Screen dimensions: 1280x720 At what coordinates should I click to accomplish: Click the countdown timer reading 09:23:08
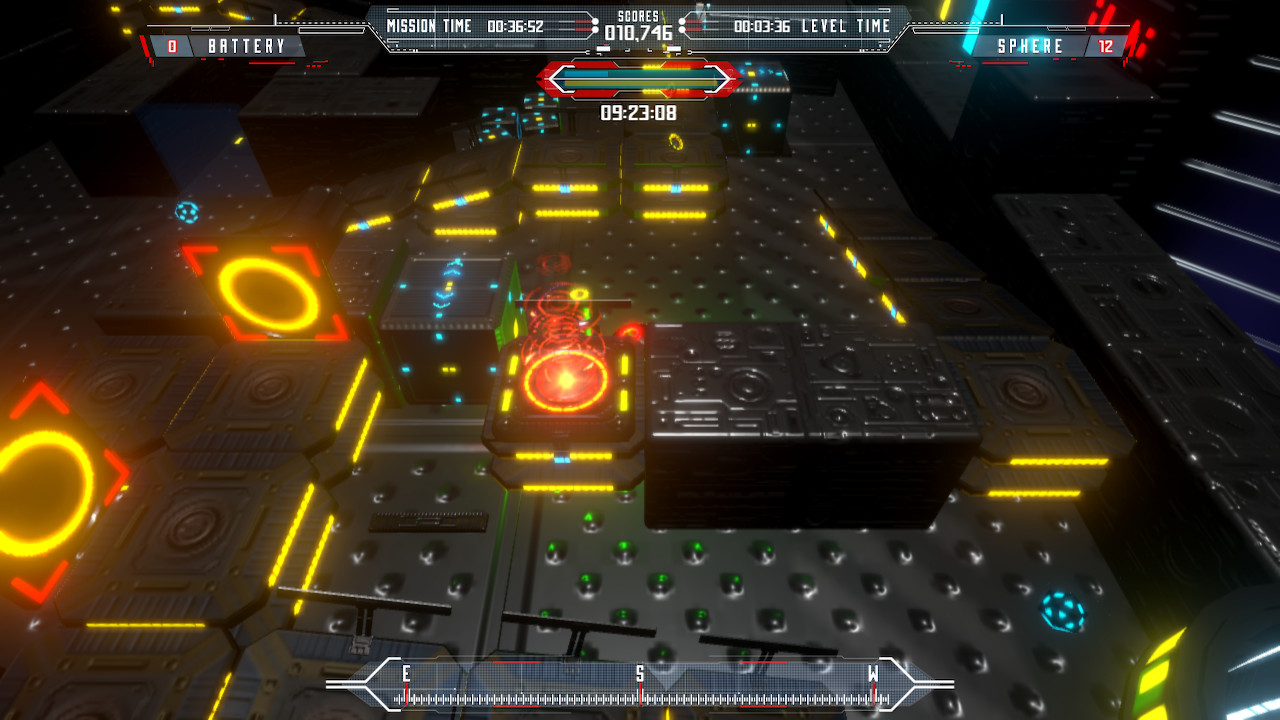click(640, 114)
